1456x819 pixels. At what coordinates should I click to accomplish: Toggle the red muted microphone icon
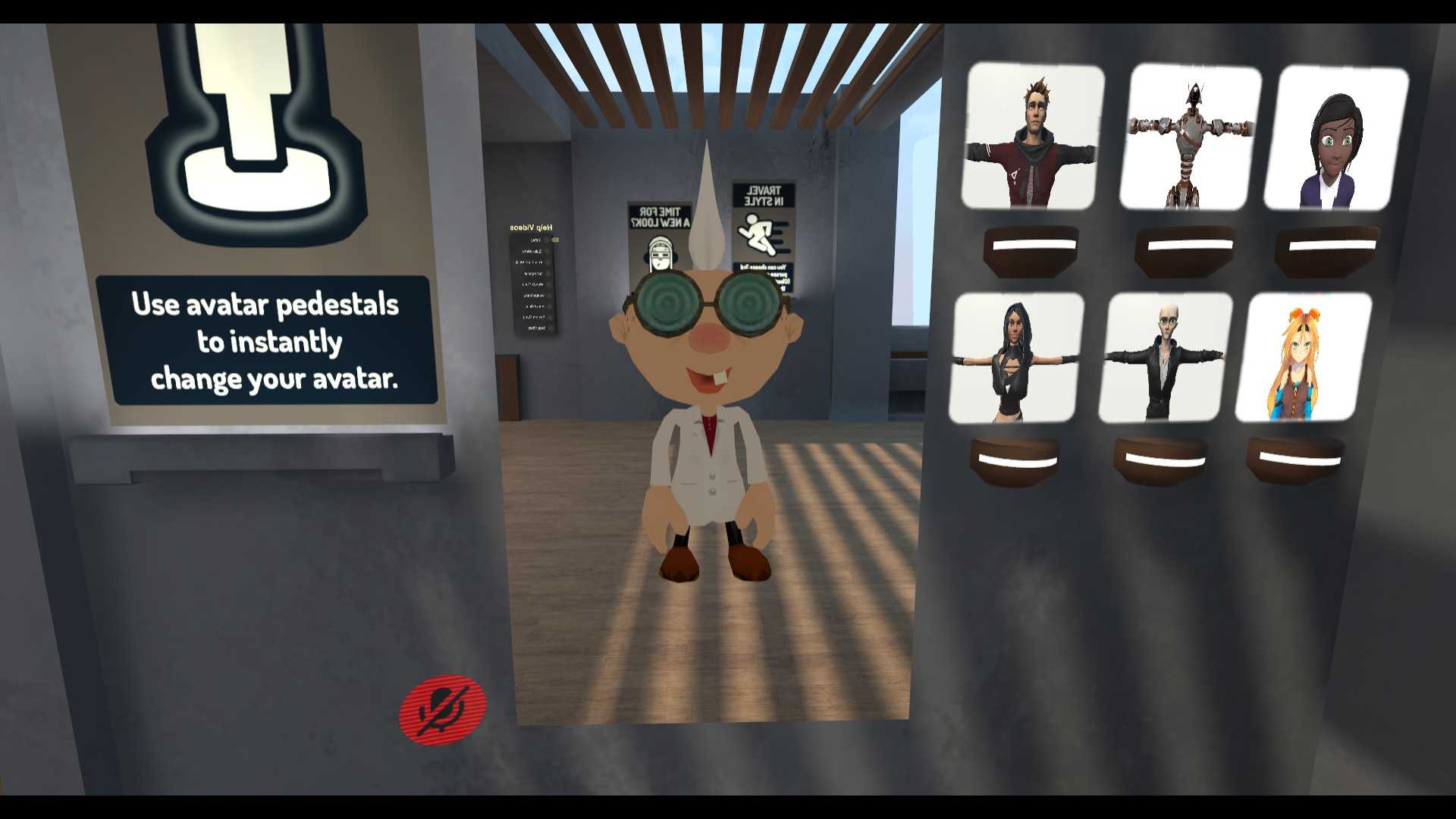pyautogui.click(x=442, y=708)
